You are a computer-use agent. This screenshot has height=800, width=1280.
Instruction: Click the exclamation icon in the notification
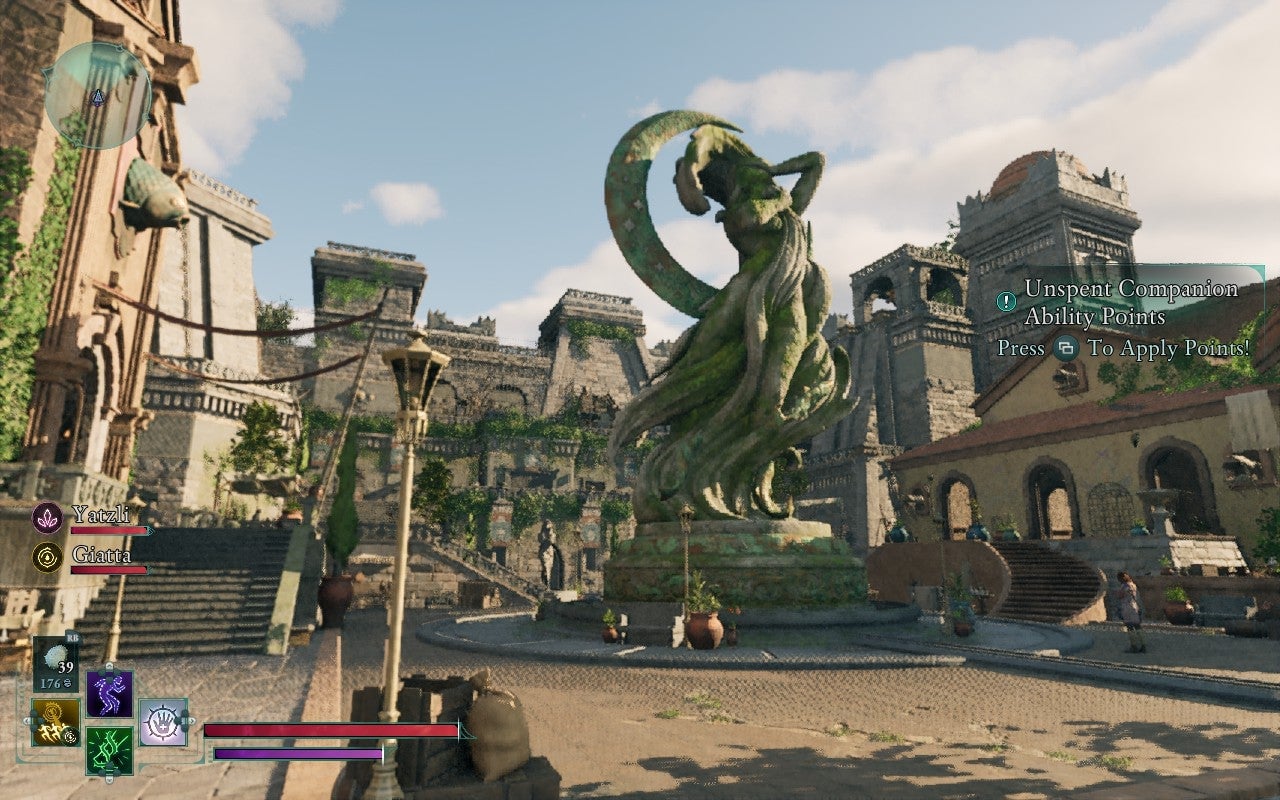click(1005, 301)
